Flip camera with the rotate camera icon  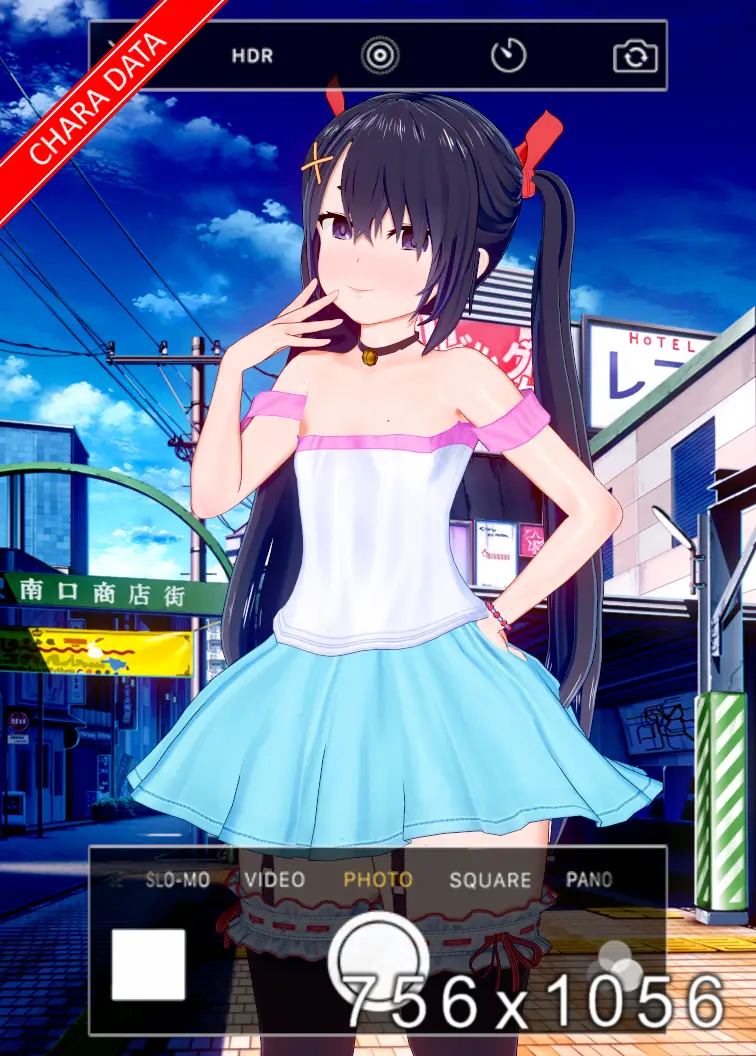636,57
